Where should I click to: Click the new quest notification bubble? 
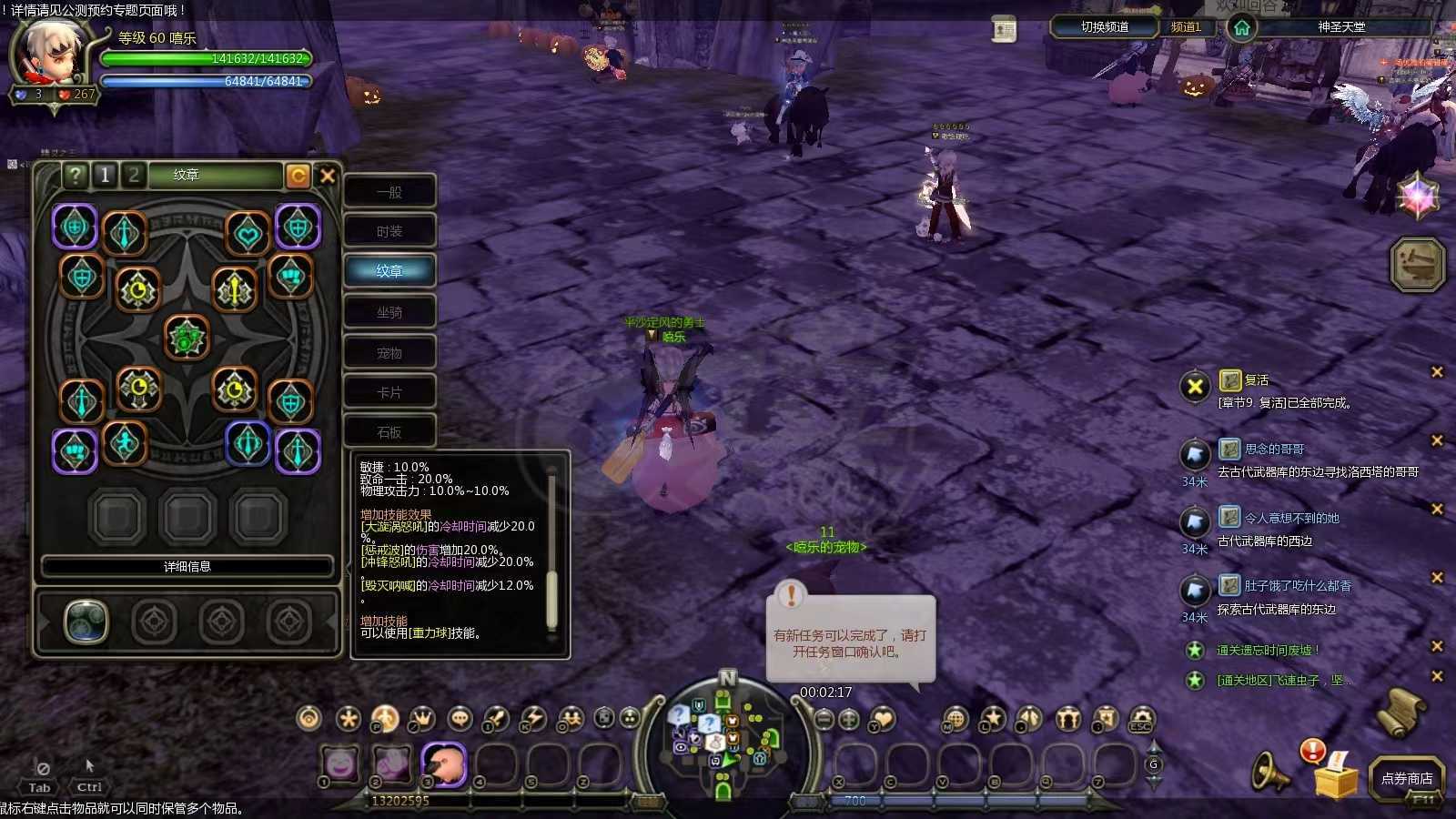(x=850, y=640)
